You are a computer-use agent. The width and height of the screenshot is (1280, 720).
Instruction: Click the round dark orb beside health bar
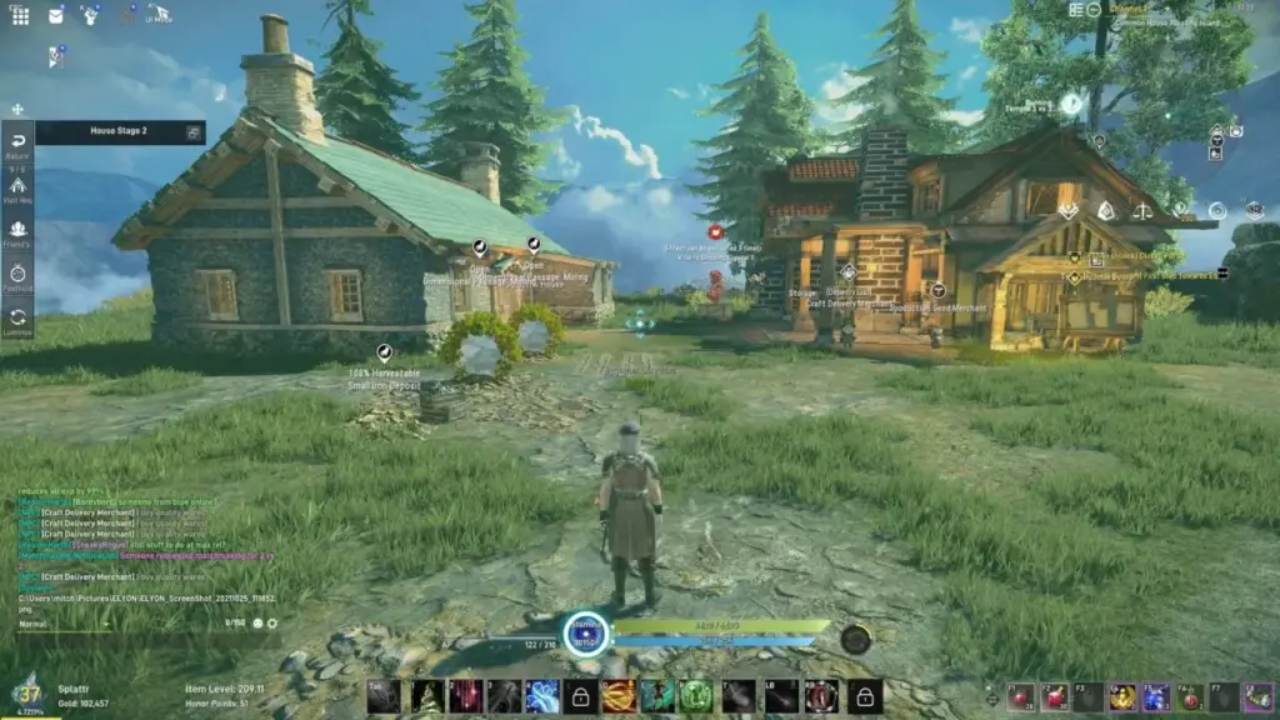click(855, 639)
